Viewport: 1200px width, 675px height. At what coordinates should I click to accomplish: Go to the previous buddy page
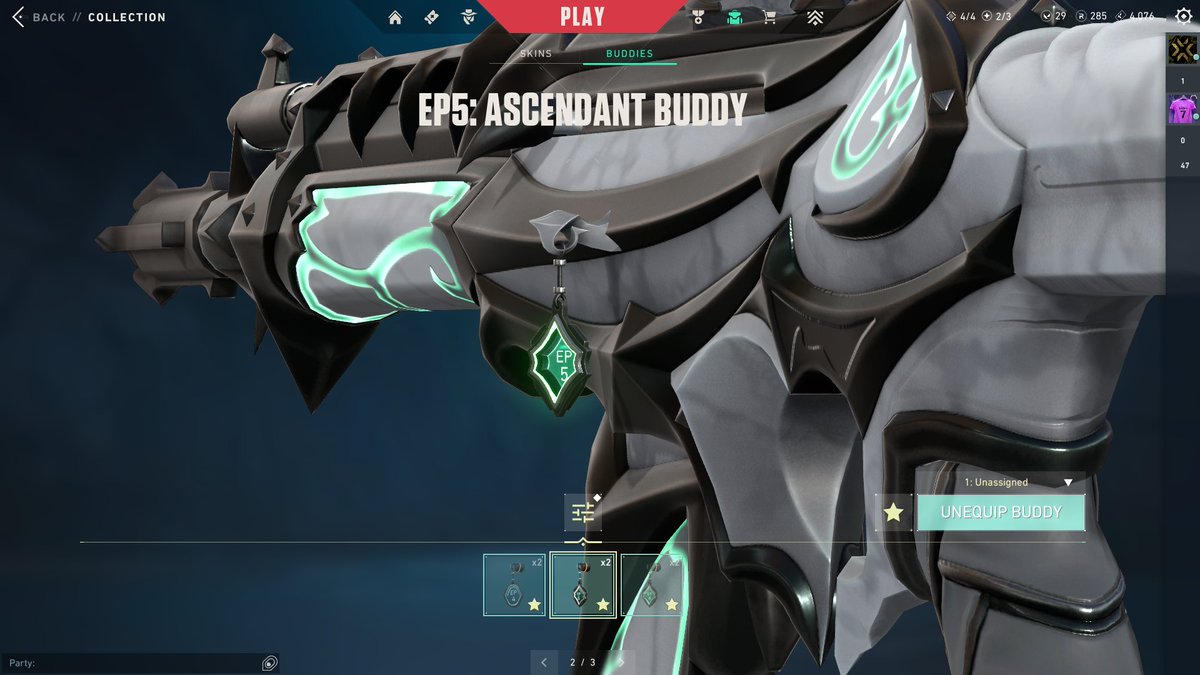(x=543, y=662)
